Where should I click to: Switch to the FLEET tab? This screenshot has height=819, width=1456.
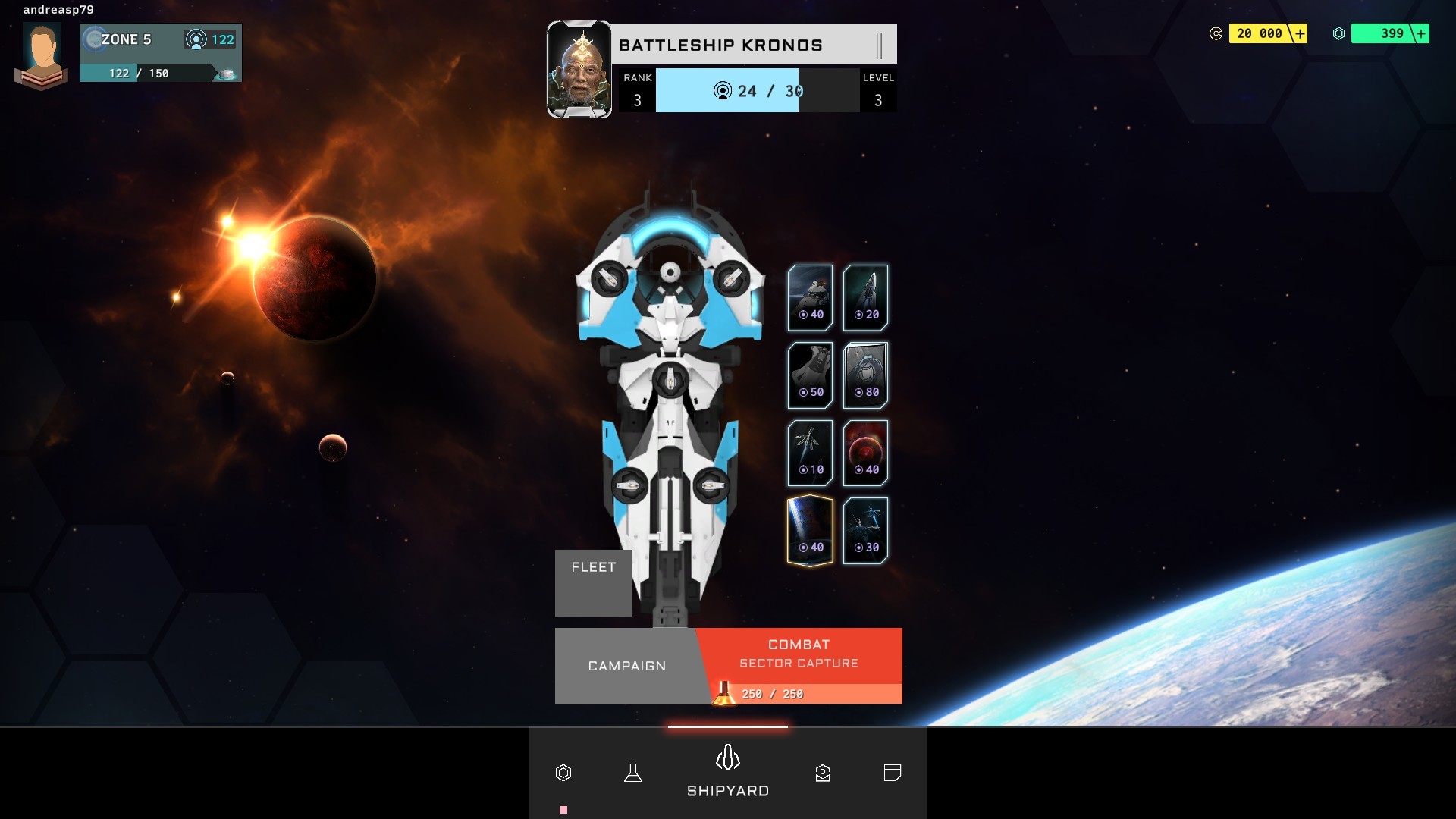(x=593, y=566)
